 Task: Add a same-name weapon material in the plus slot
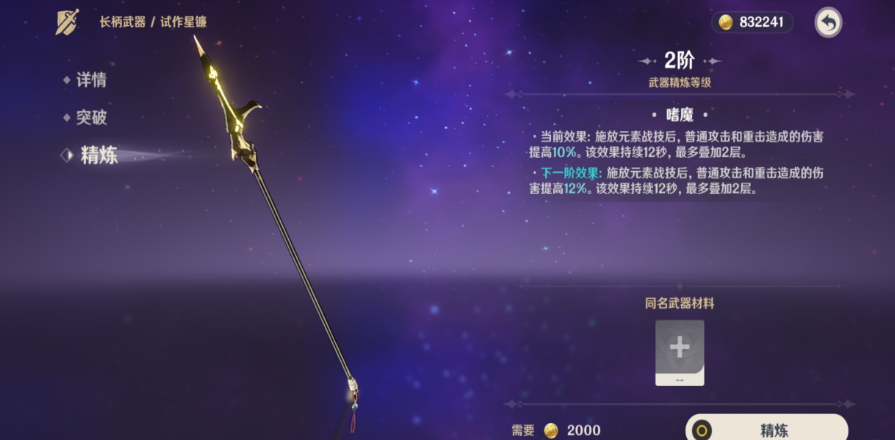pos(680,349)
